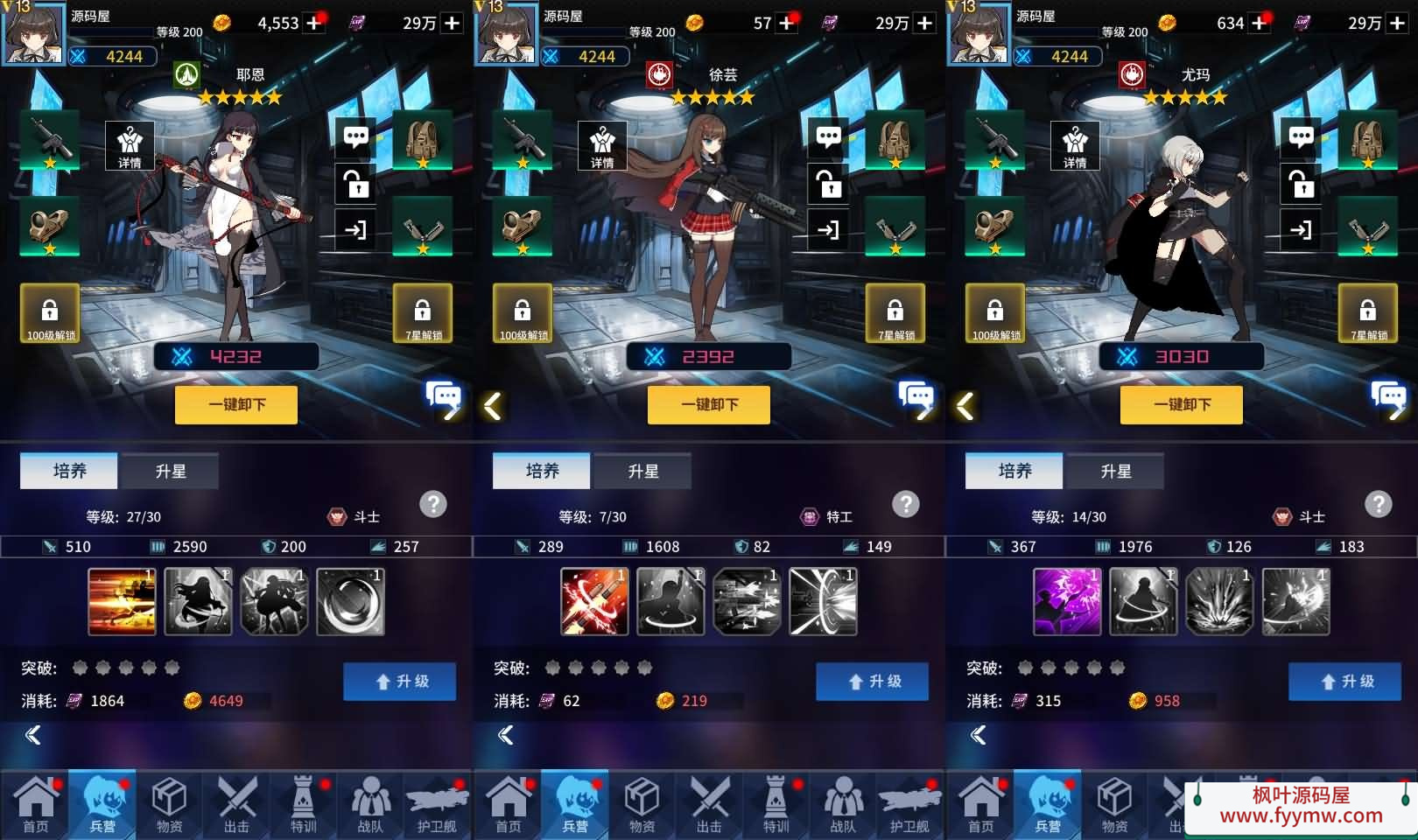Select 徐芸's red missile skill icon

pos(594,602)
